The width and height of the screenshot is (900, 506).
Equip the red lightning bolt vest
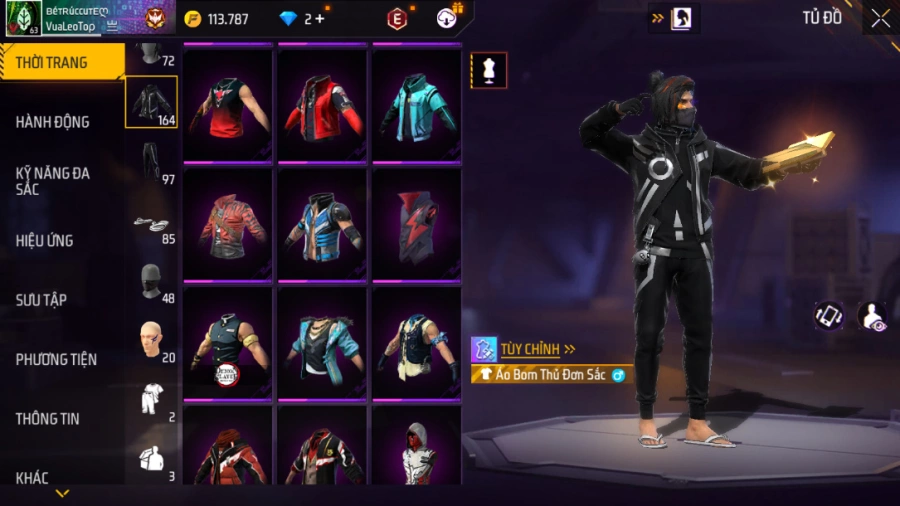(416, 222)
